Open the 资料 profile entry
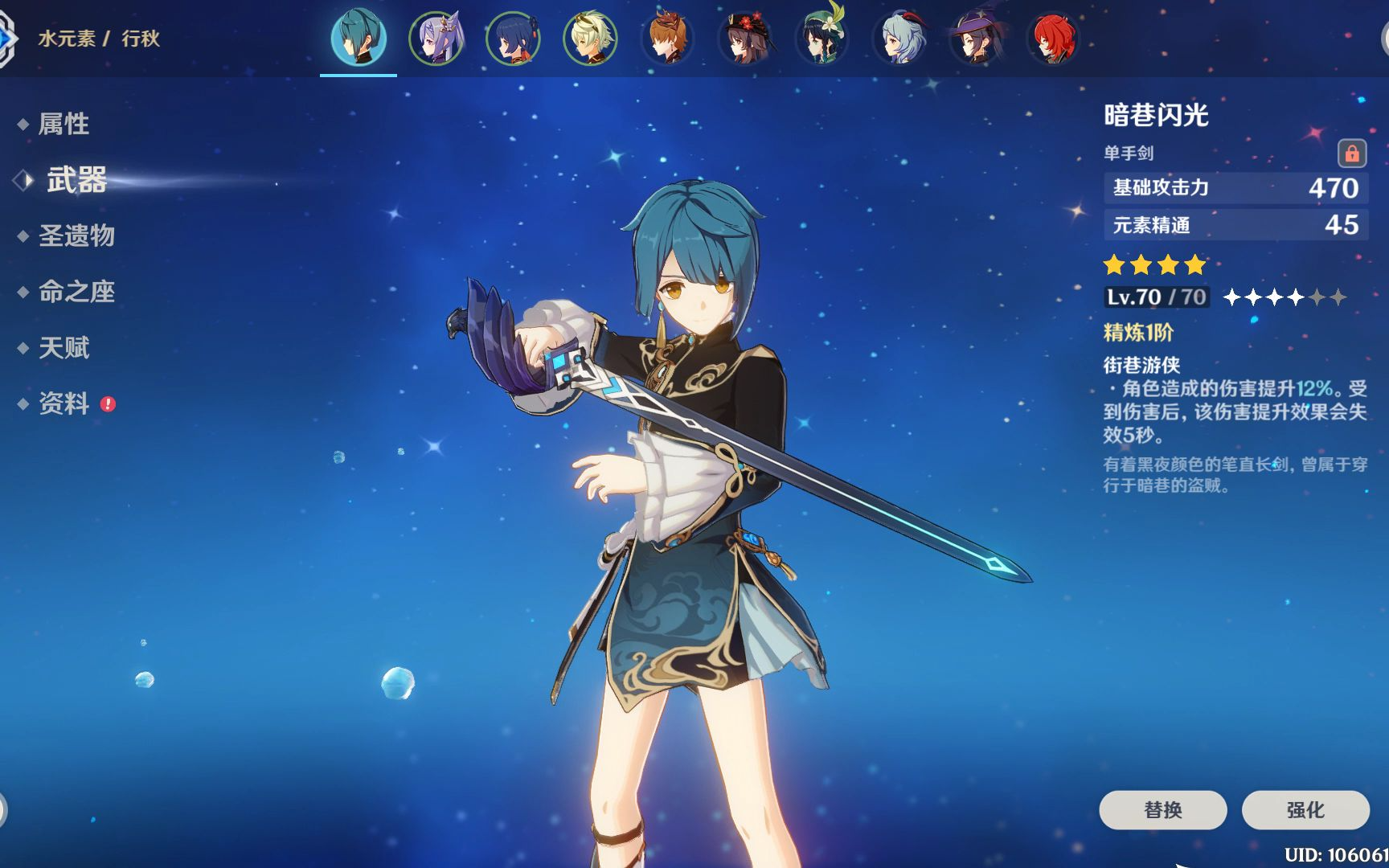Screen dimensions: 1389x868 click(64, 403)
